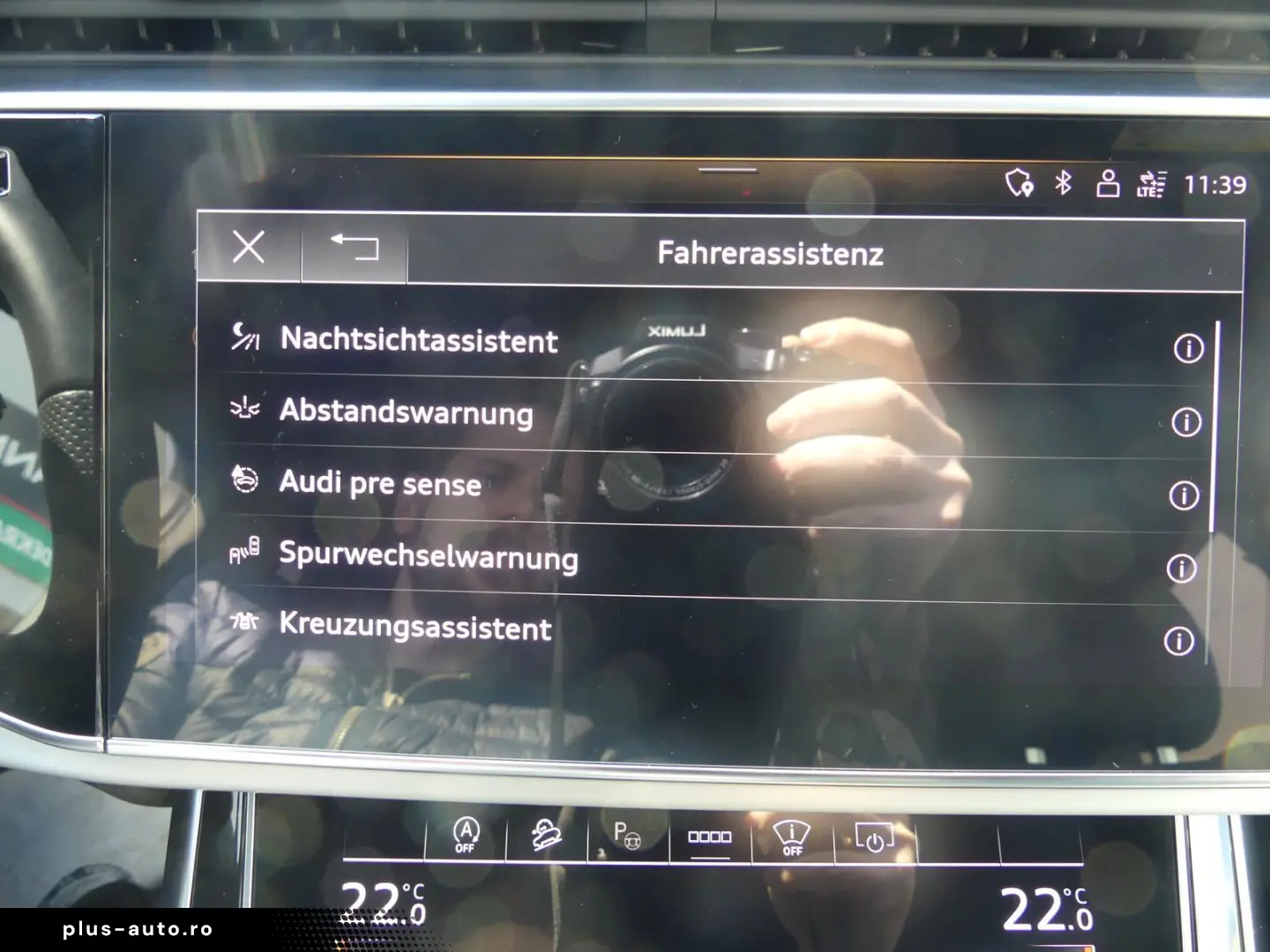Switch to the function bar squares tab
Screen dimensions: 1270x952
click(711, 837)
